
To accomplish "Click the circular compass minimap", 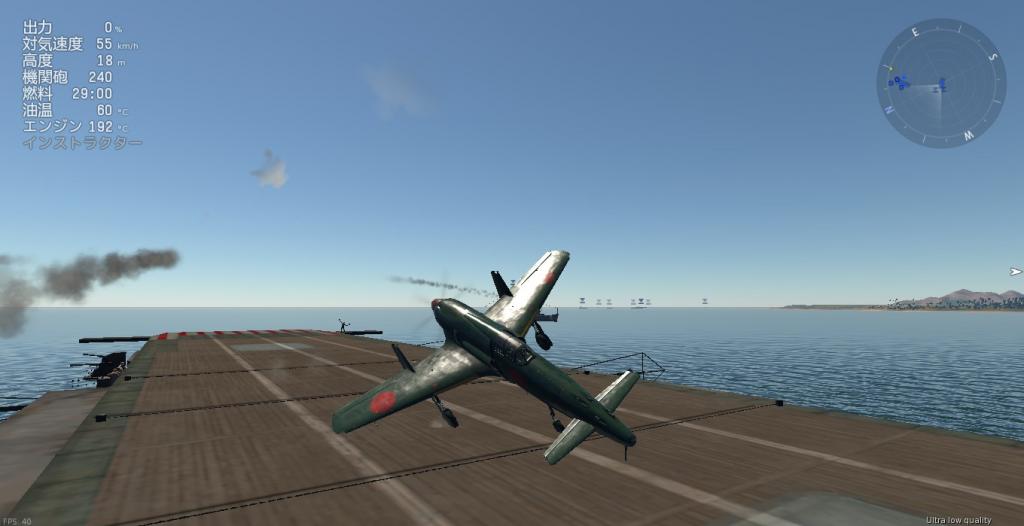I will pyautogui.click(x=941, y=83).
